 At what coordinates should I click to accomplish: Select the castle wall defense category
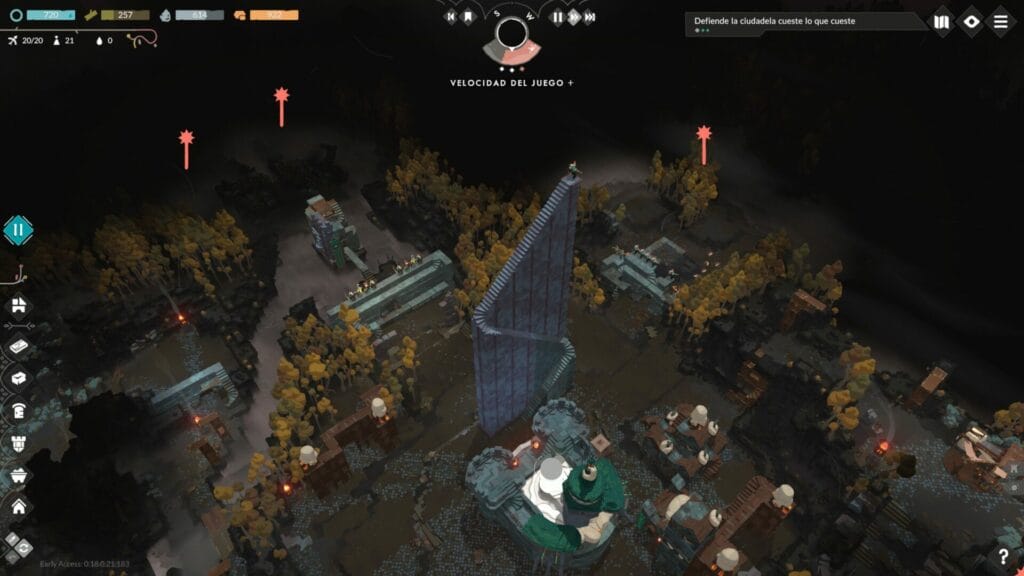pyautogui.click(x=18, y=443)
